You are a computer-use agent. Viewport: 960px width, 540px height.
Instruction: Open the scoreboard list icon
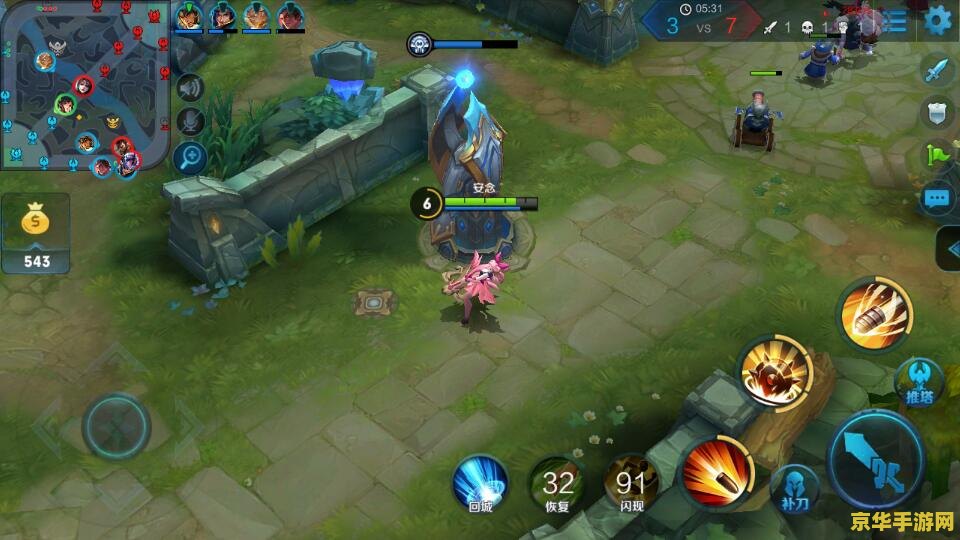pyautogui.click(x=897, y=20)
